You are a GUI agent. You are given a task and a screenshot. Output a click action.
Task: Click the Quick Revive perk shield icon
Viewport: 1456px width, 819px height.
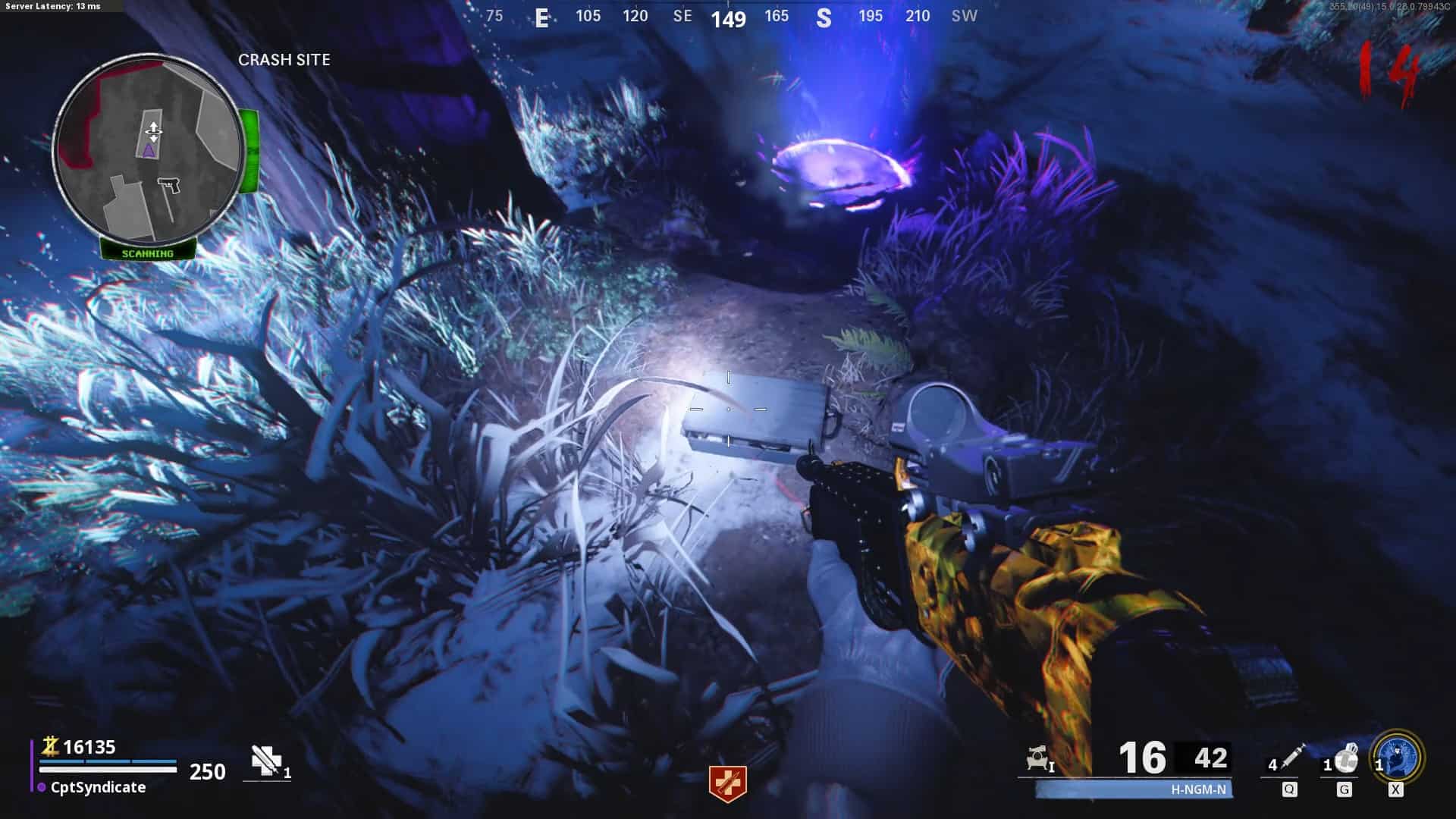point(727,784)
